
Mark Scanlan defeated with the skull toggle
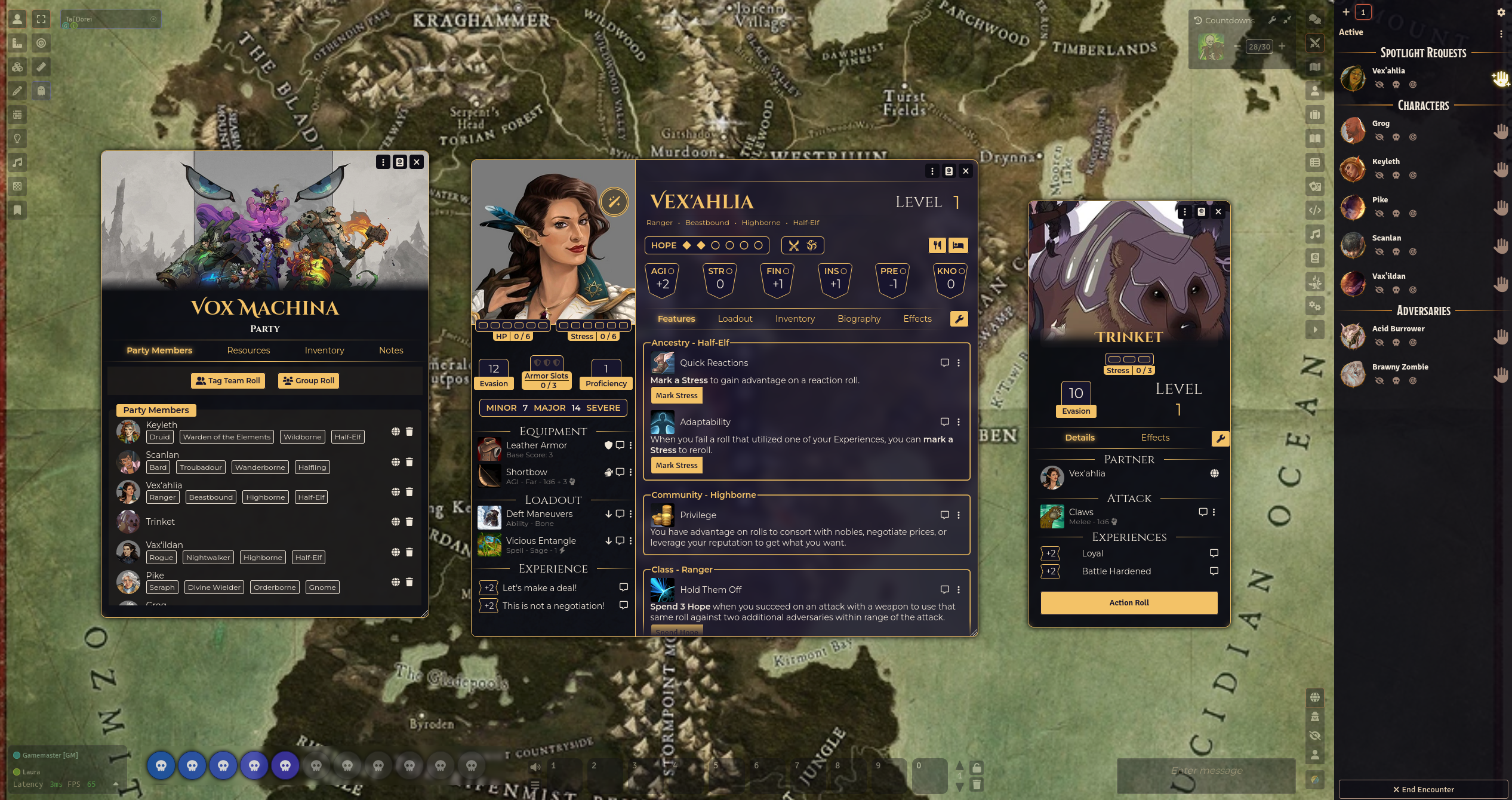point(1396,251)
